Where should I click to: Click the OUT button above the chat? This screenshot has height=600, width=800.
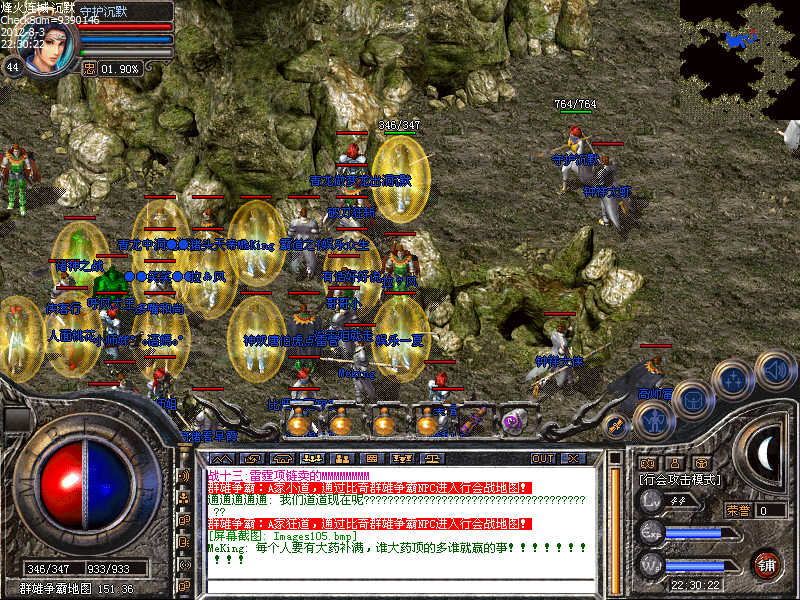point(542,458)
